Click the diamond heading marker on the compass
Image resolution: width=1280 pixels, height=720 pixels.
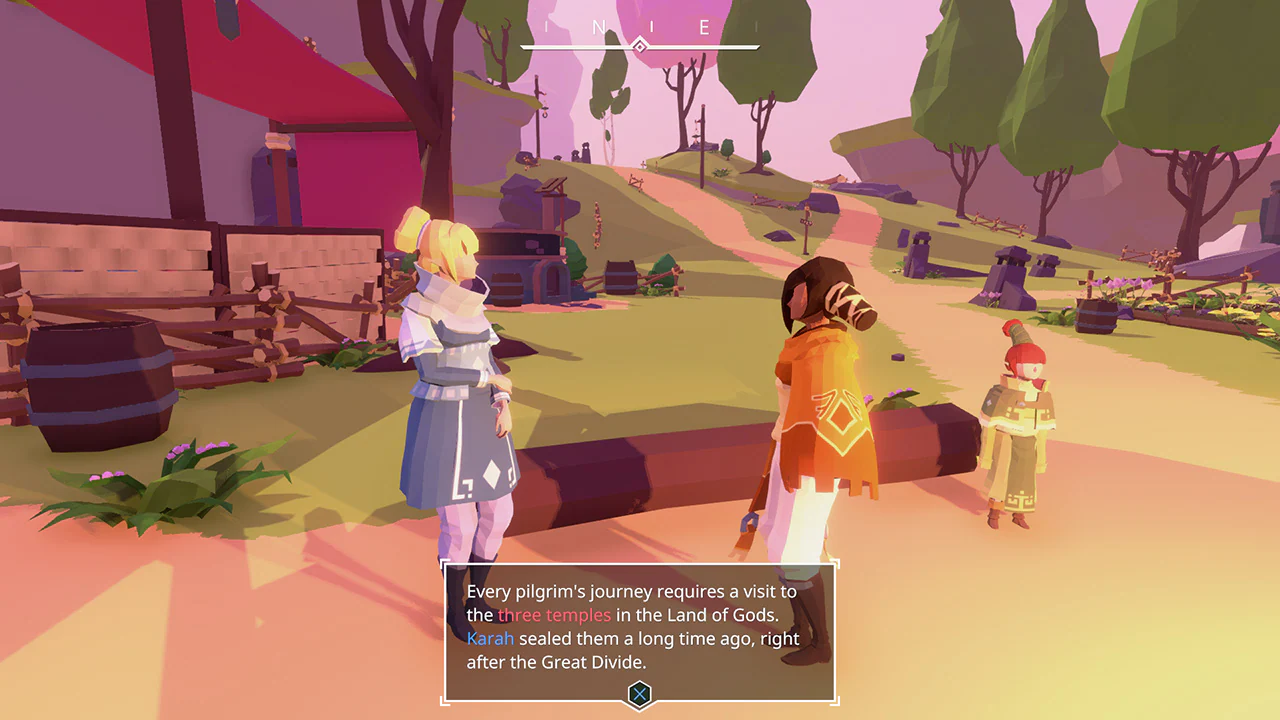(639, 43)
